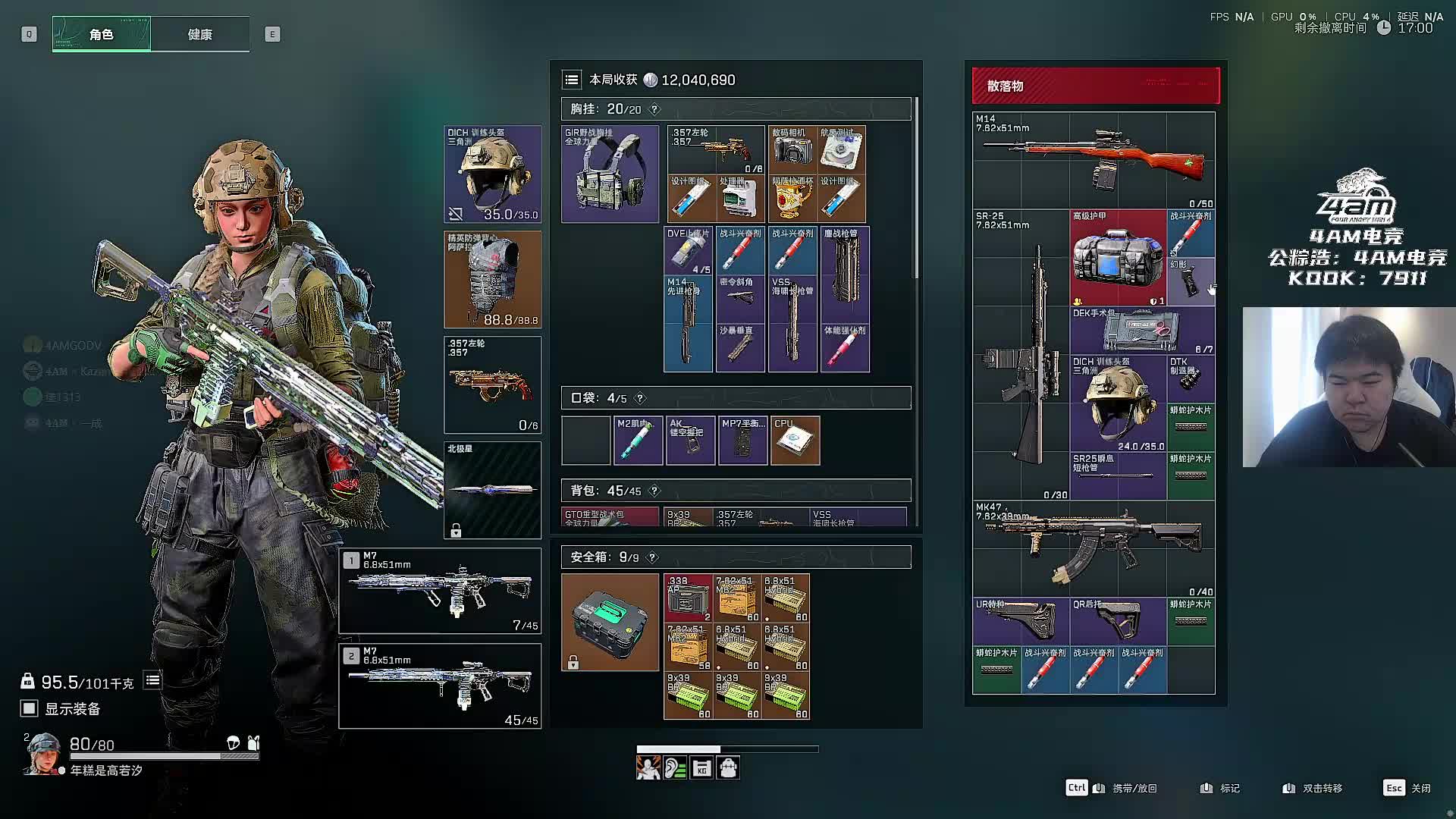Open the weight details list button
1456x819 pixels.
pos(152,680)
